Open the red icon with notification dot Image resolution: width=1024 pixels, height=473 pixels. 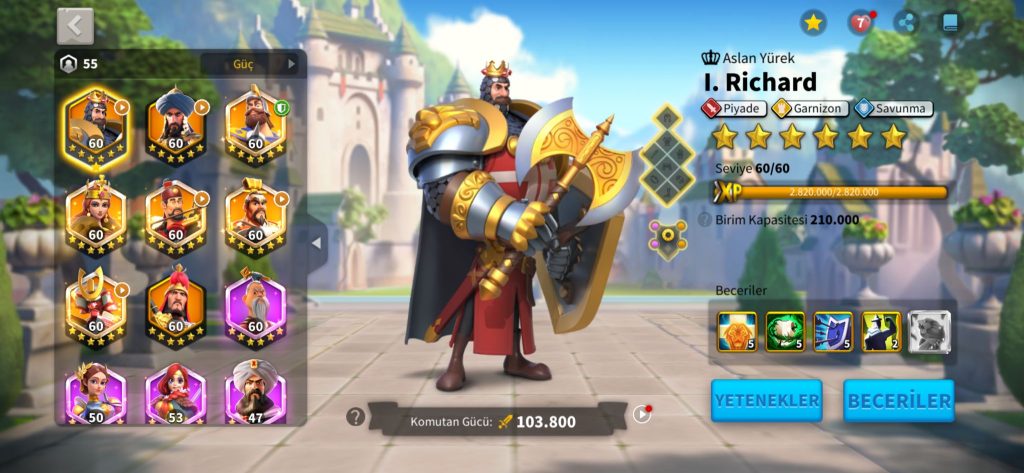coord(860,22)
